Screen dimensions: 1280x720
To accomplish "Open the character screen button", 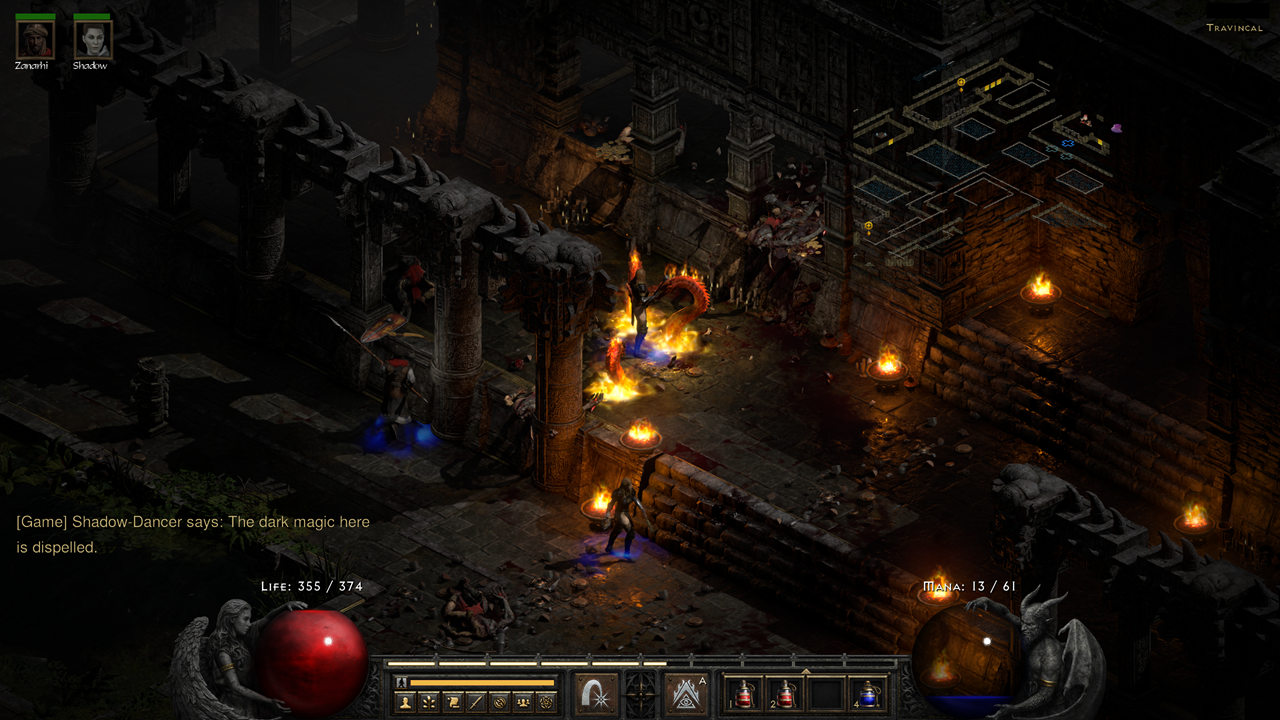I will [405, 702].
